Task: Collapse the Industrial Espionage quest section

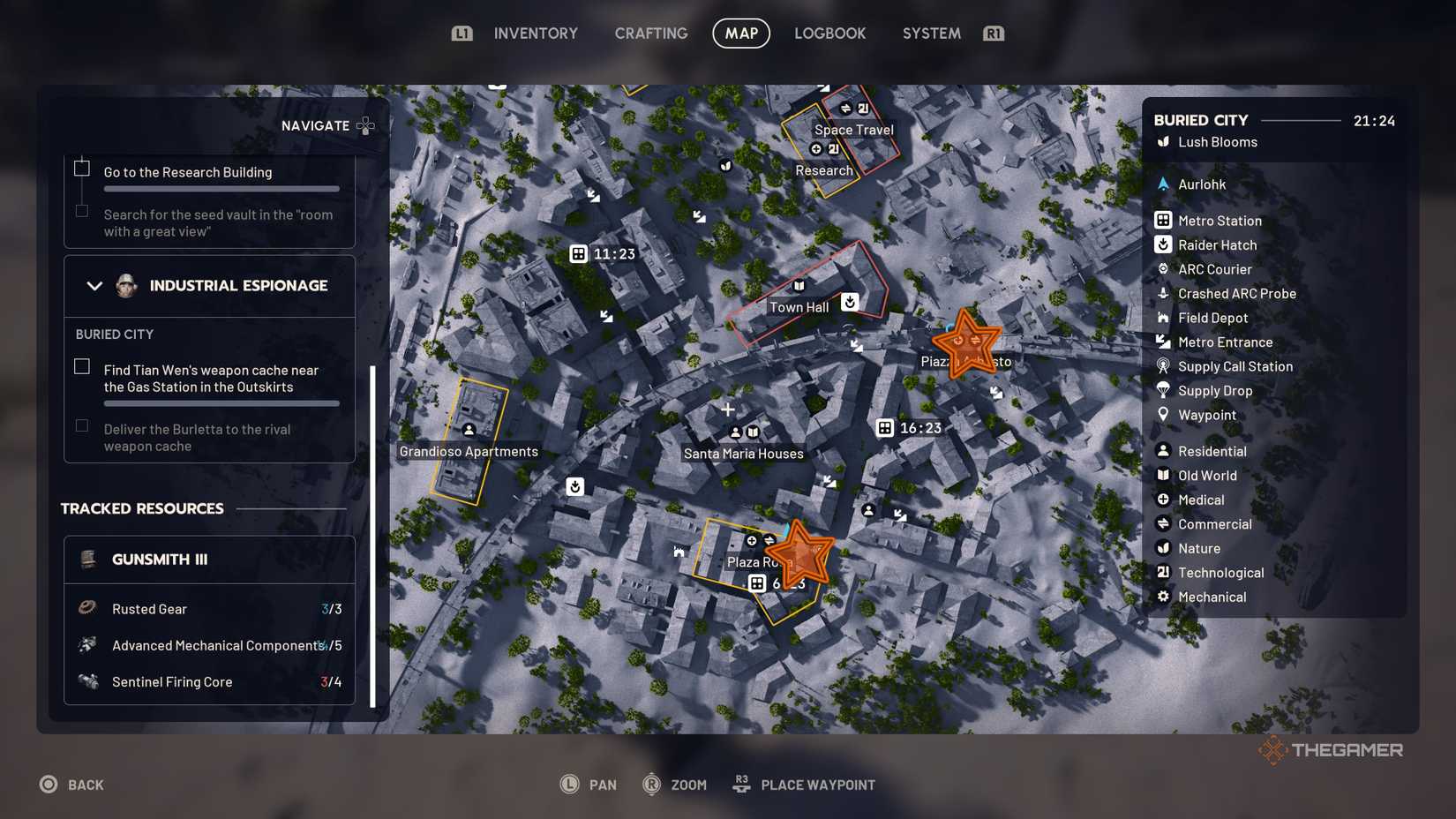Action: click(x=94, y=285)
